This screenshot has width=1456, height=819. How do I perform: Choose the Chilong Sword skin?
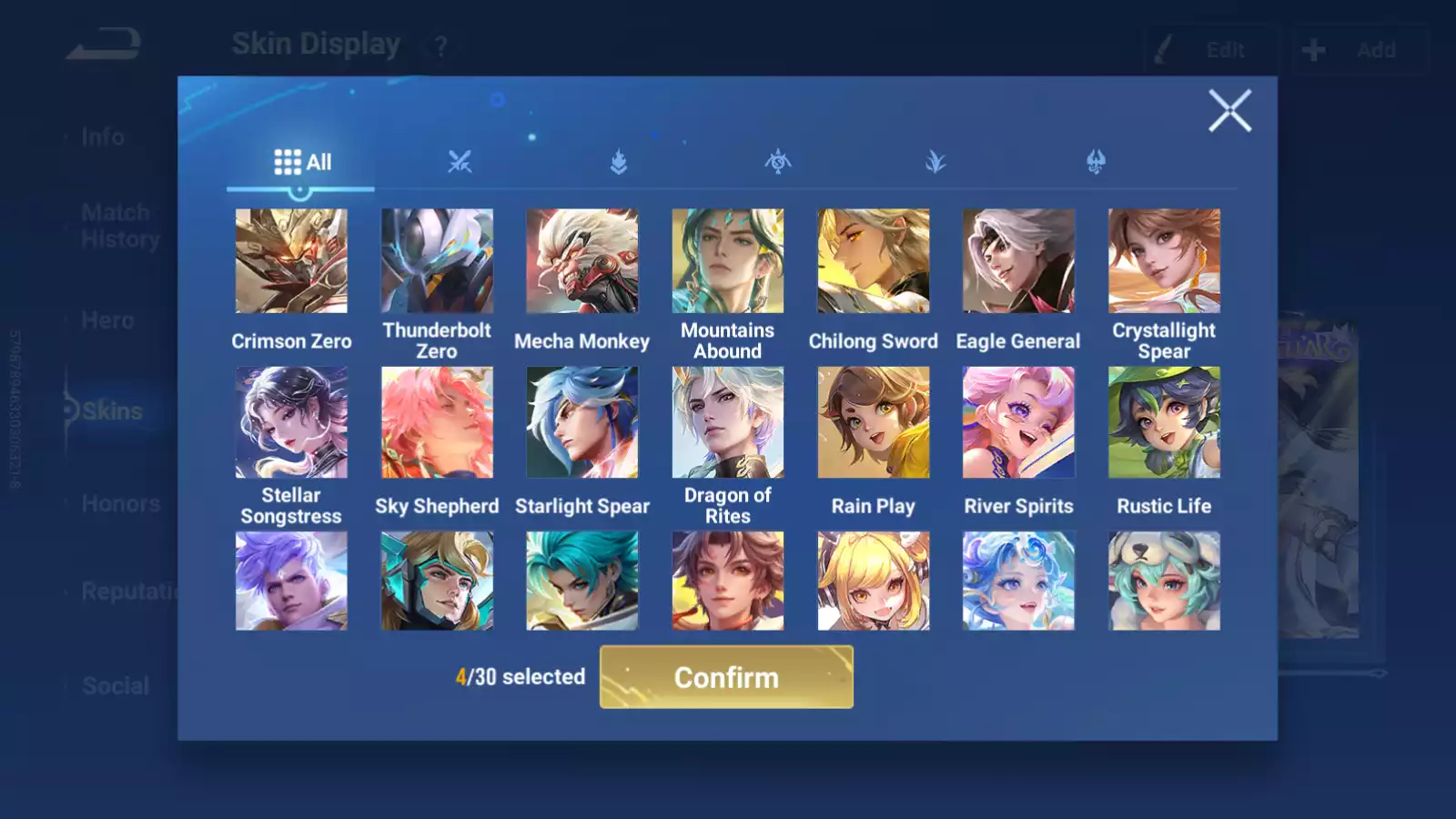pyautogui.click(x=874, y=261)
